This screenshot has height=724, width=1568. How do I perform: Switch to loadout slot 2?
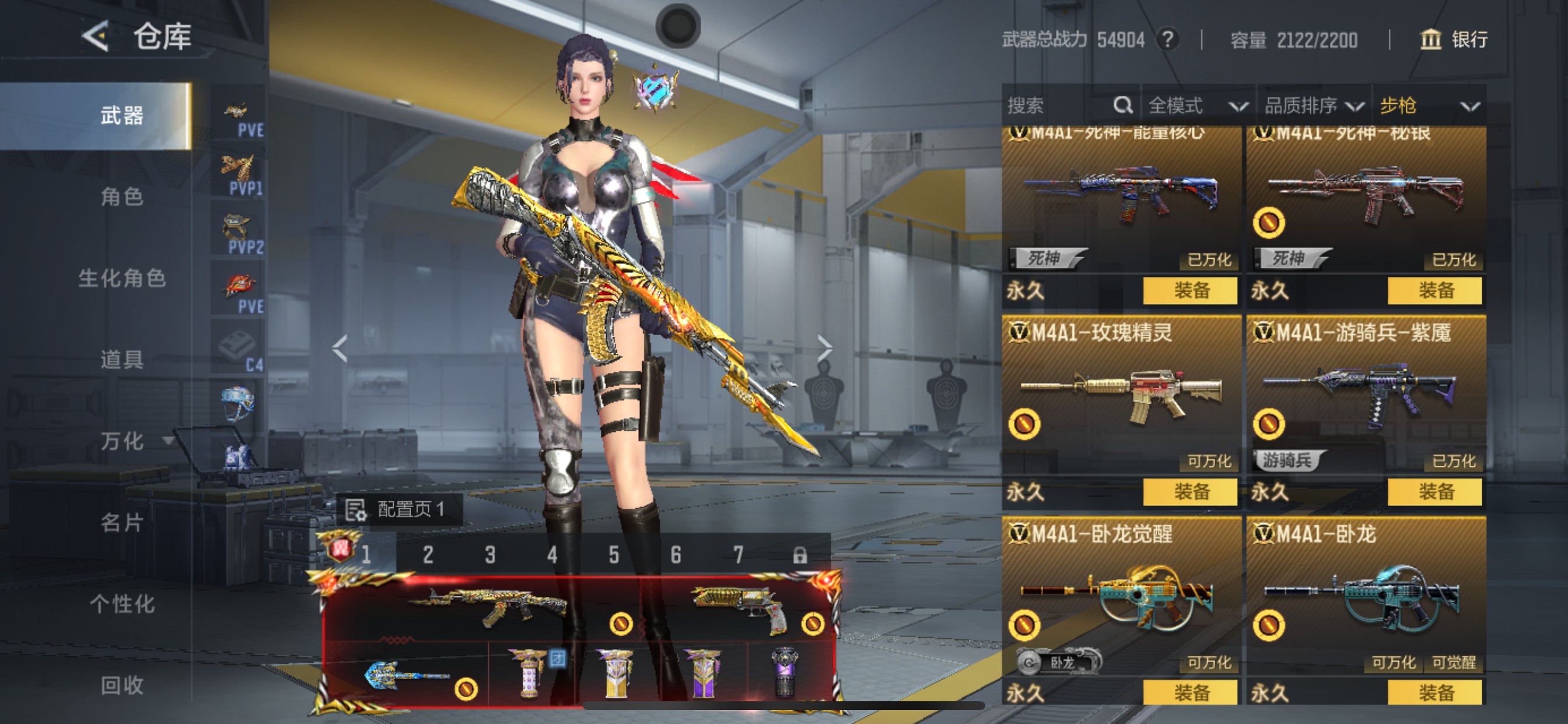coord(428,555)
